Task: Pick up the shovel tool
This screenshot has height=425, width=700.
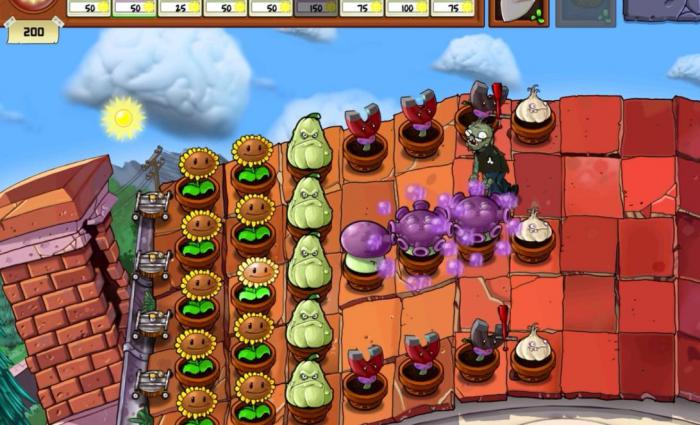Action: (519, 11)
